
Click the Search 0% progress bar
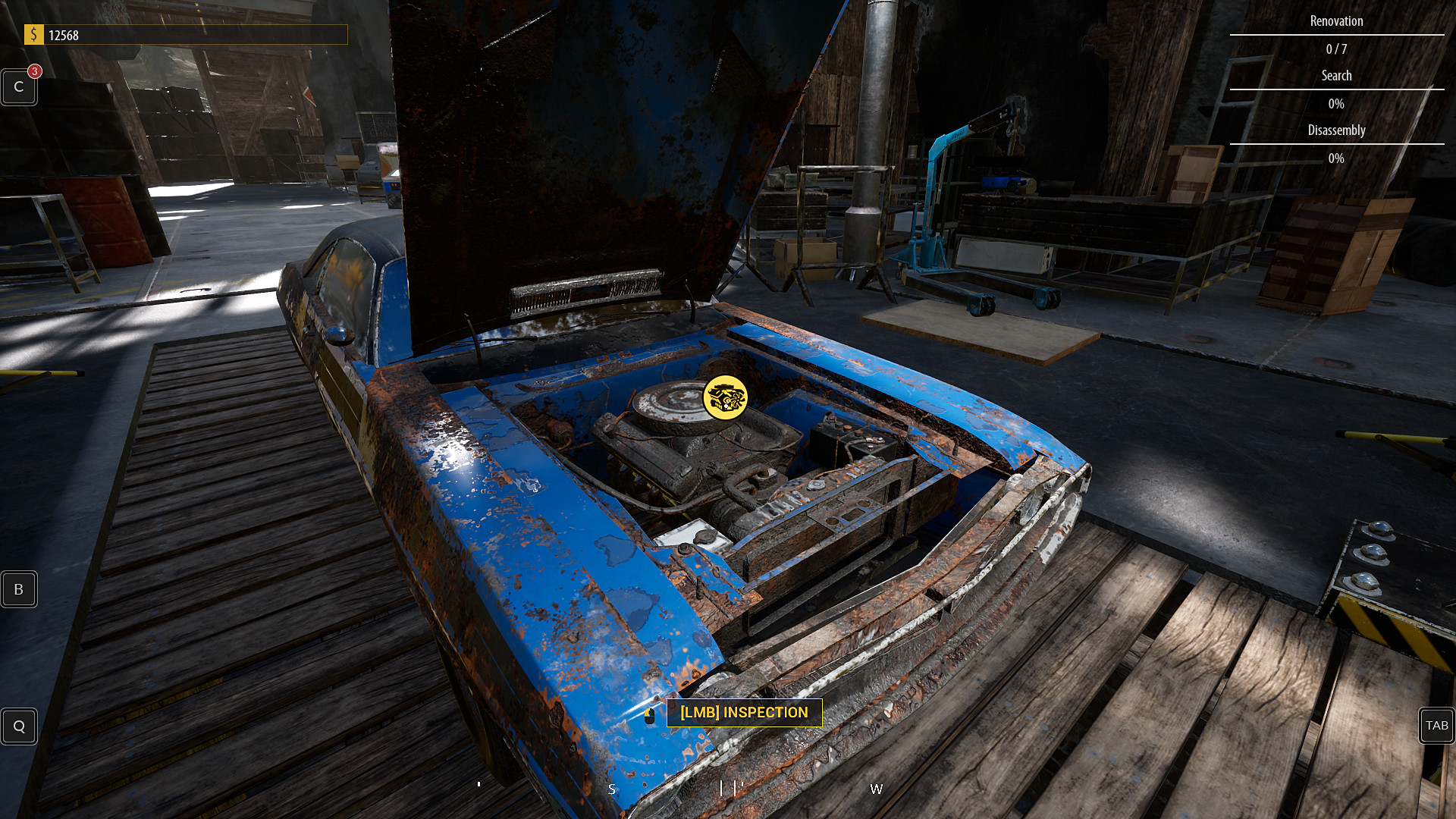1336,103
